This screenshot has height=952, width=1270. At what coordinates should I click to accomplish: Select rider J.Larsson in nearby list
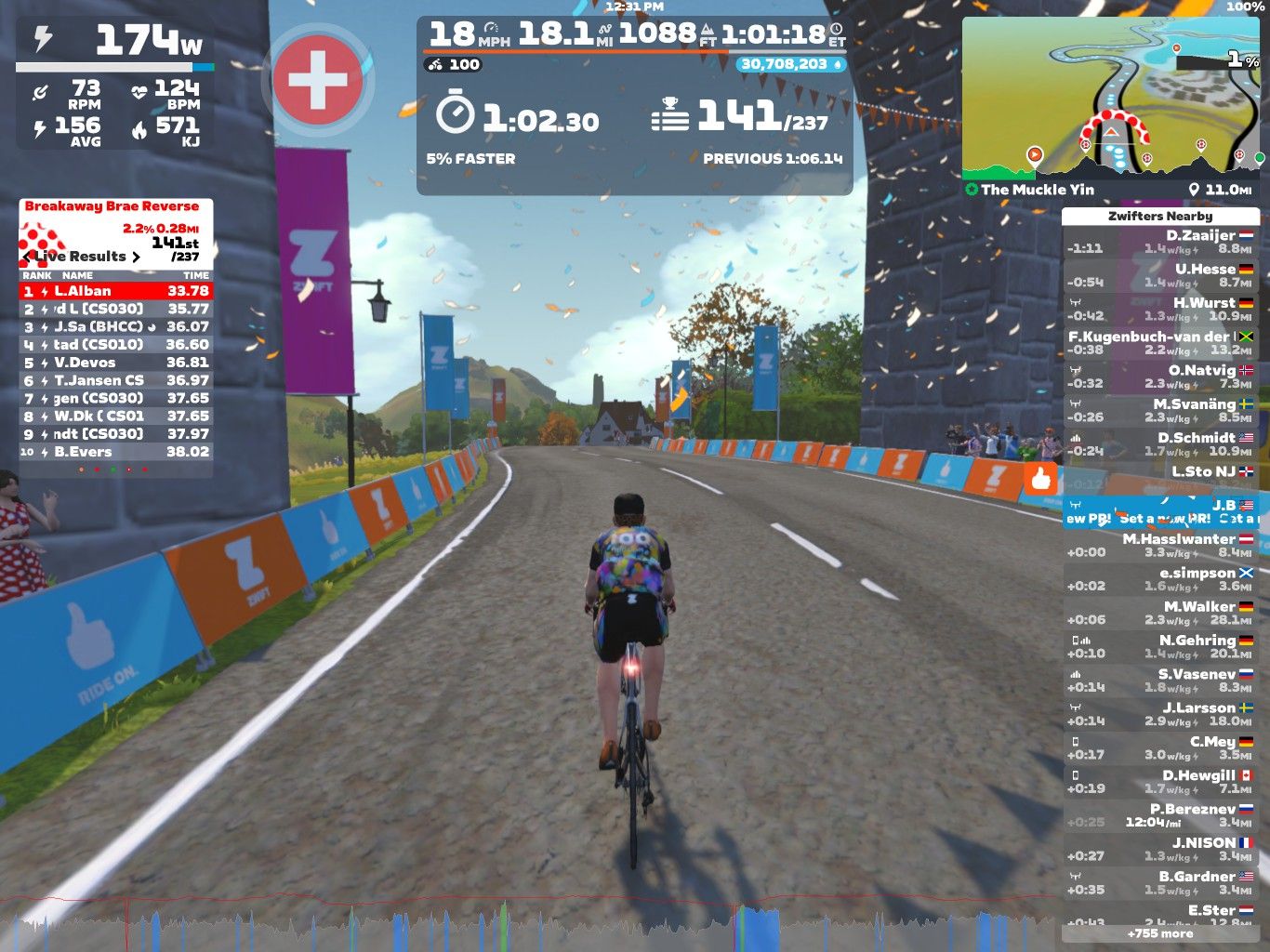pyautogui.click(x=1160, y=714)
